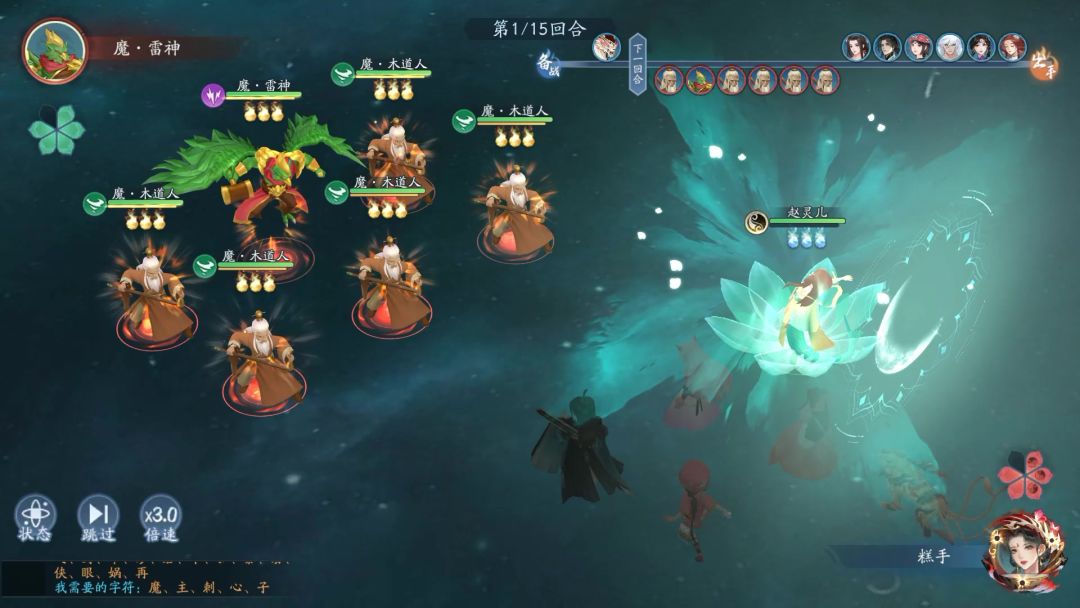This screenshot has width=1080, height=608.
Task: Click the orange 出手 icon on the turn bar
Action: point(1043,62)
